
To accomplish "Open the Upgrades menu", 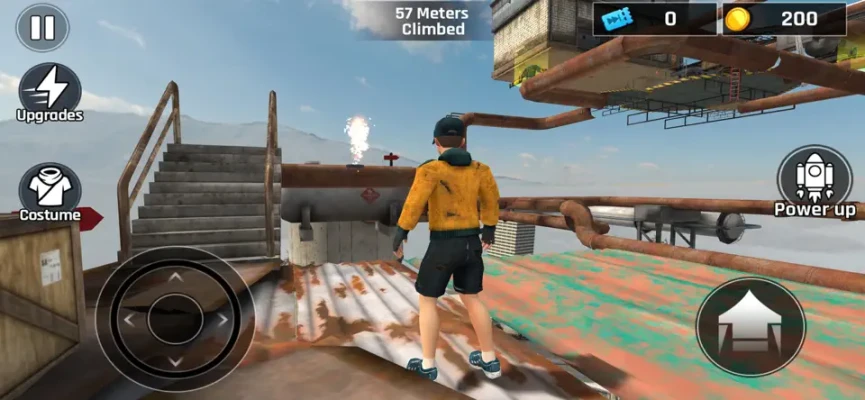I will 49,87.
